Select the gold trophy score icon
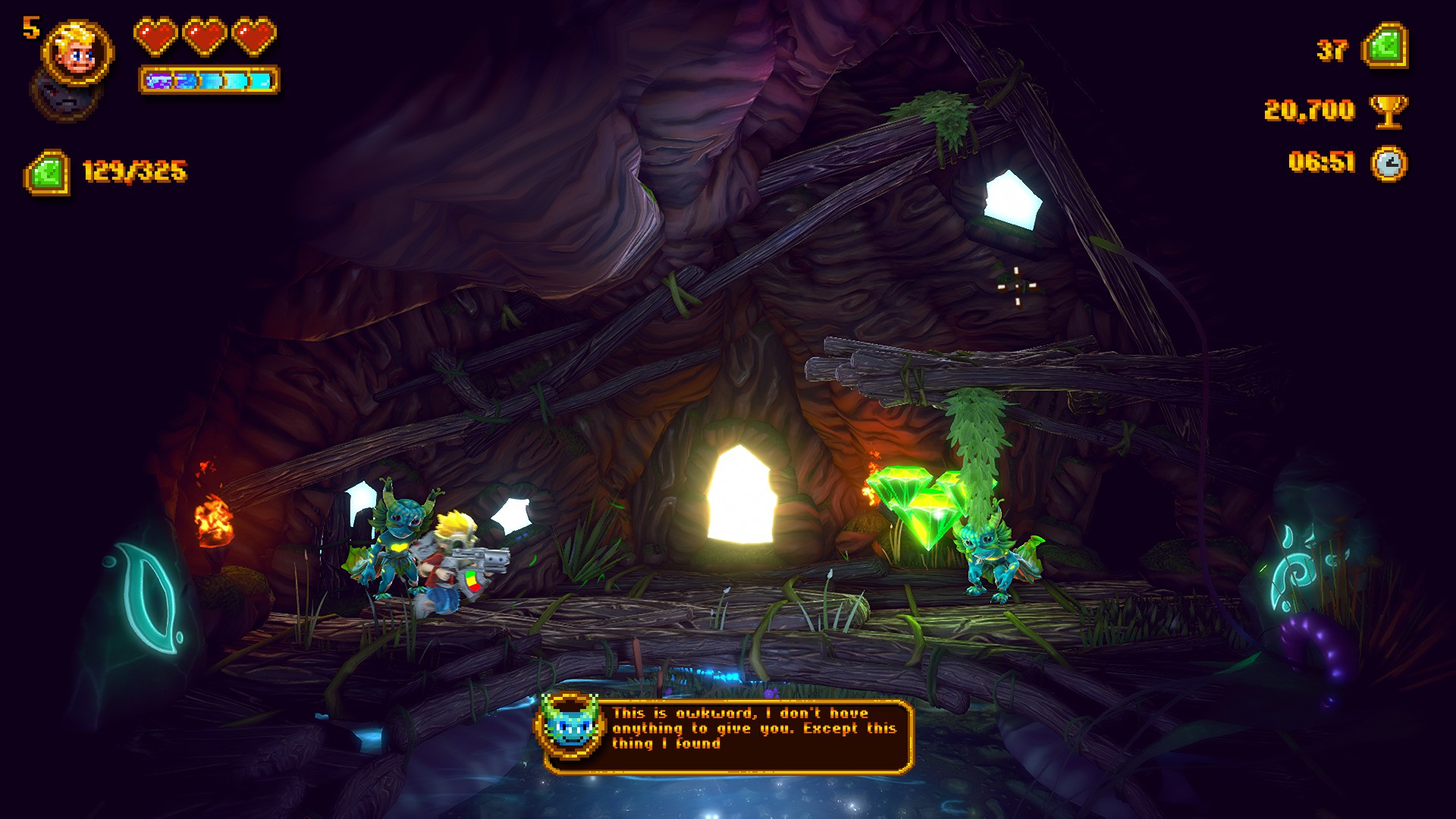1456x819 pixels. 1389,111
